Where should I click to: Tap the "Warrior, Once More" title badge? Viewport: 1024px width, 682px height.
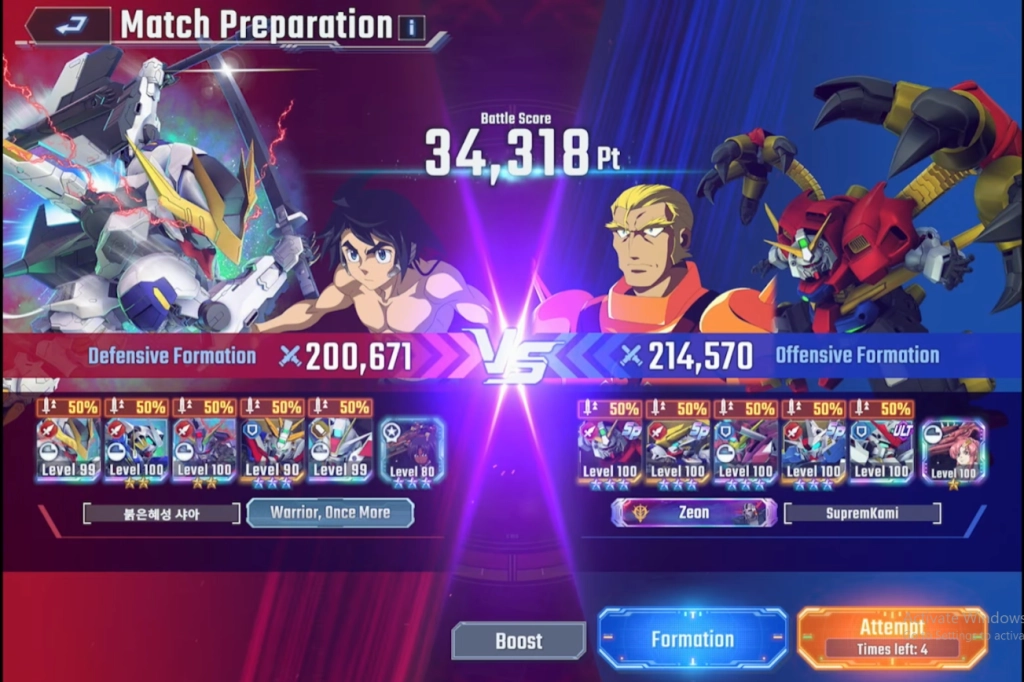tap(329, 513)
